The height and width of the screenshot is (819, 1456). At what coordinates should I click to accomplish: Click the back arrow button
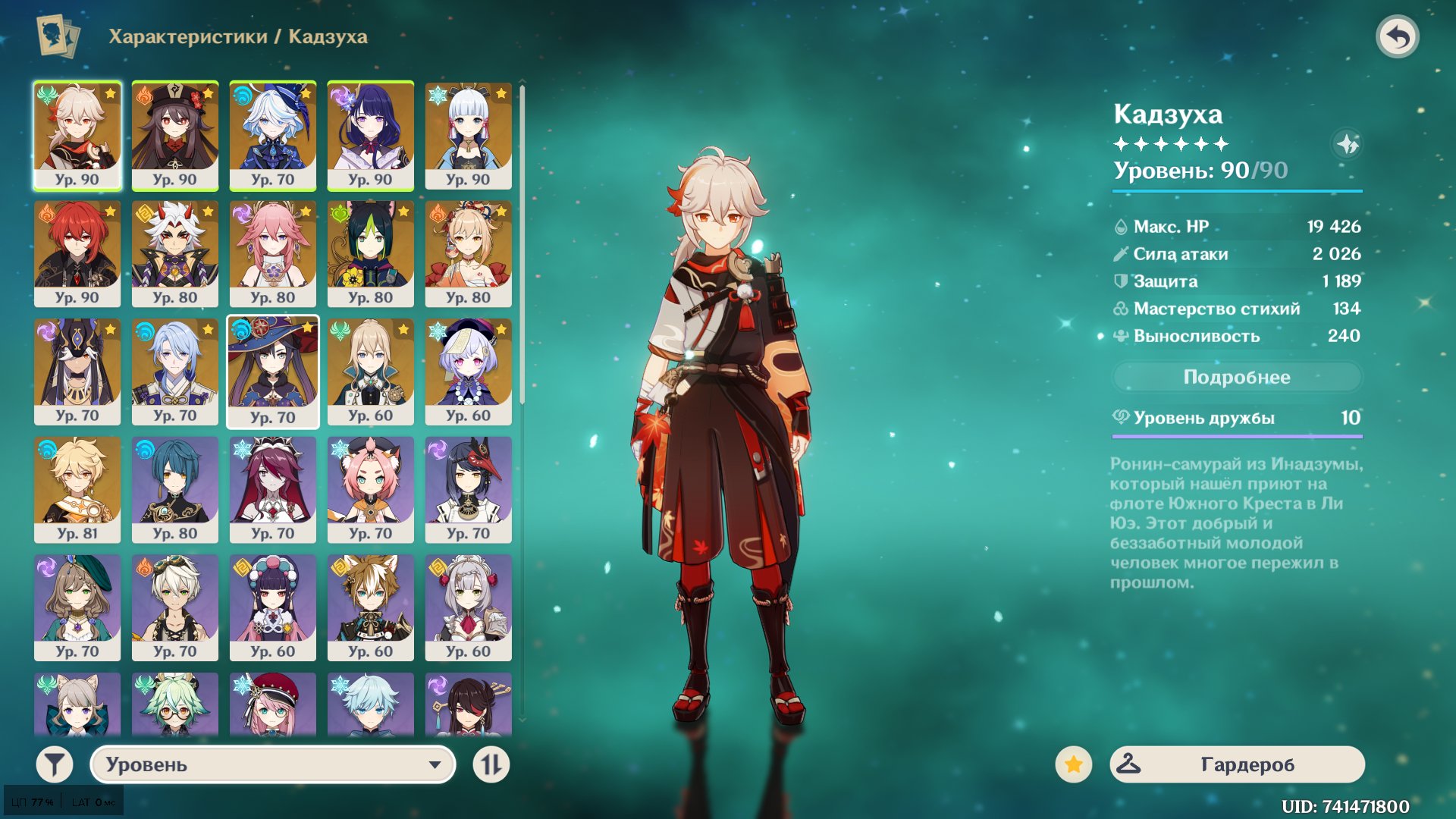(1398, 36)
